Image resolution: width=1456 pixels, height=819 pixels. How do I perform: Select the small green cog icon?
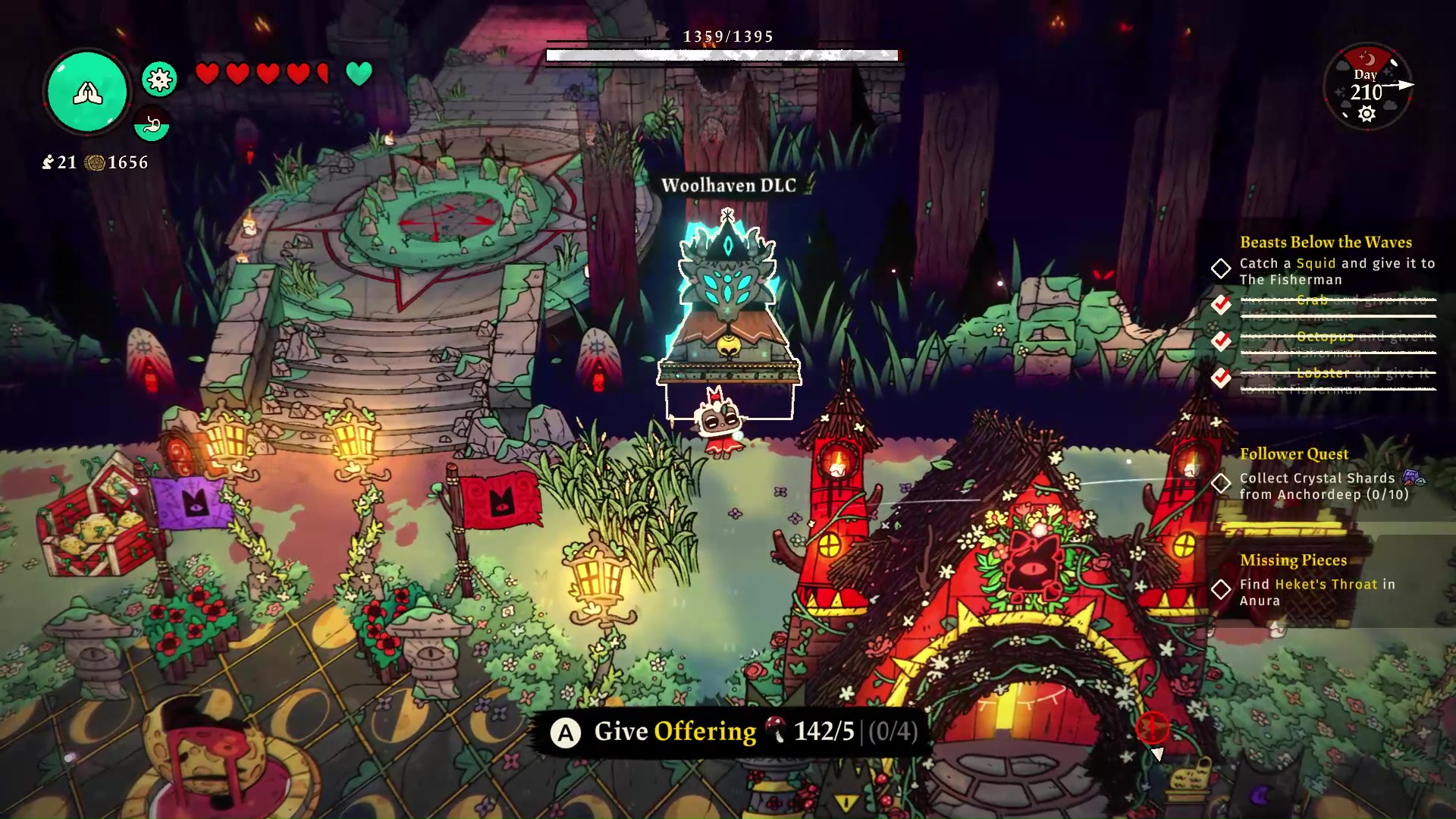(159, 79)
